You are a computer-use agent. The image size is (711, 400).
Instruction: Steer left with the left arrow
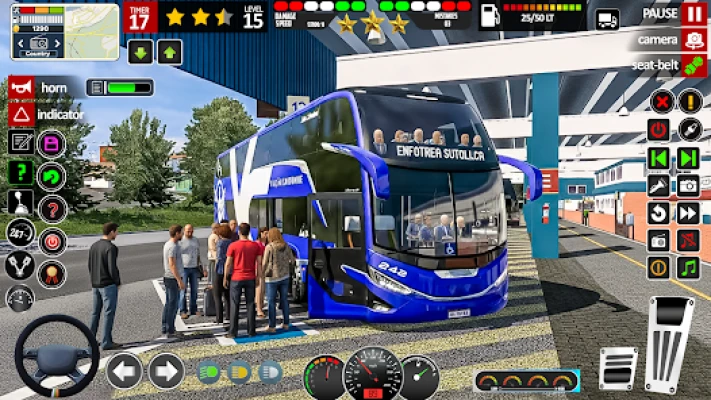(124, 371)
